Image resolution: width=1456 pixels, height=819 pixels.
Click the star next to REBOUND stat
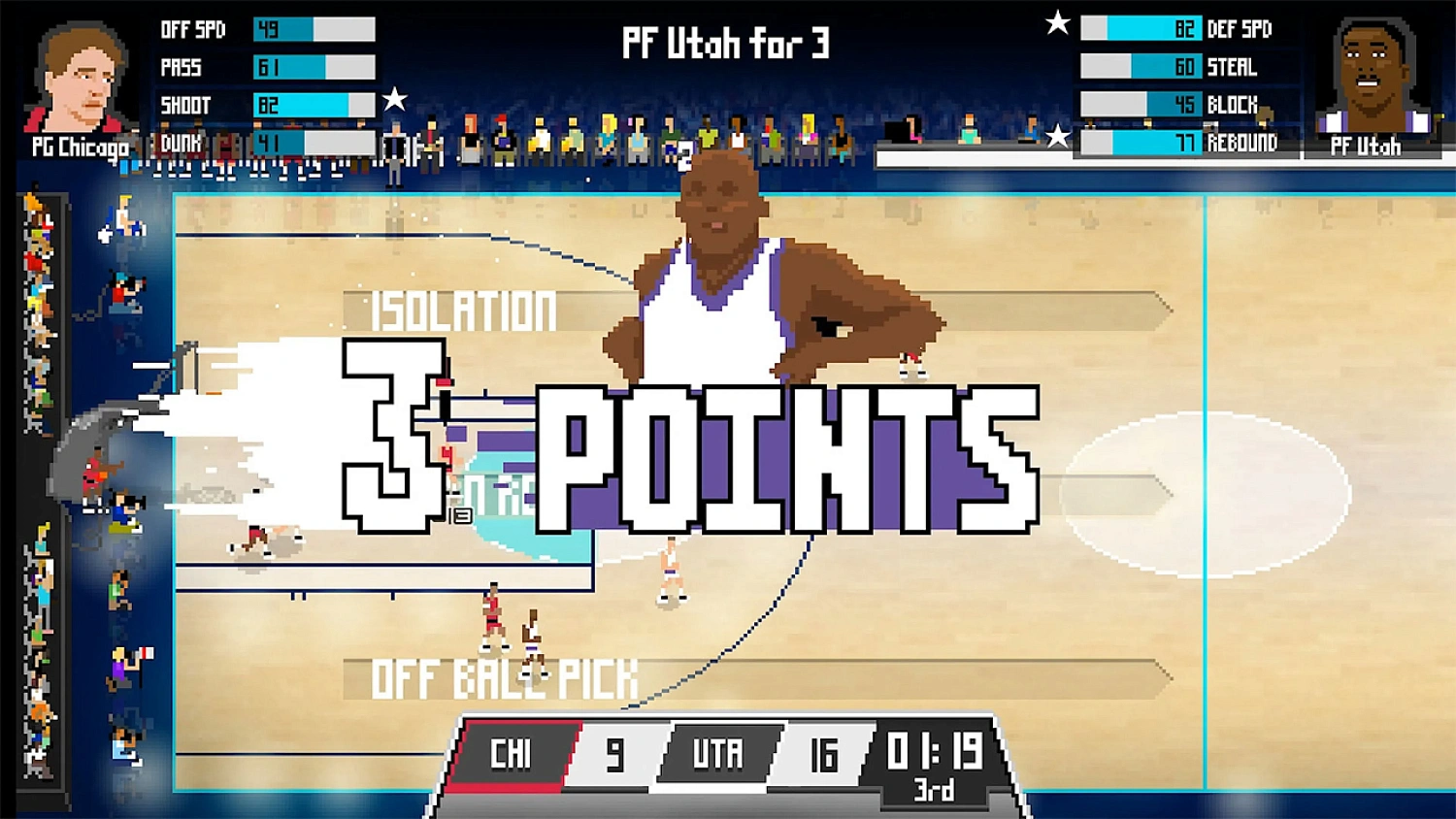[x=1057, y=136]
